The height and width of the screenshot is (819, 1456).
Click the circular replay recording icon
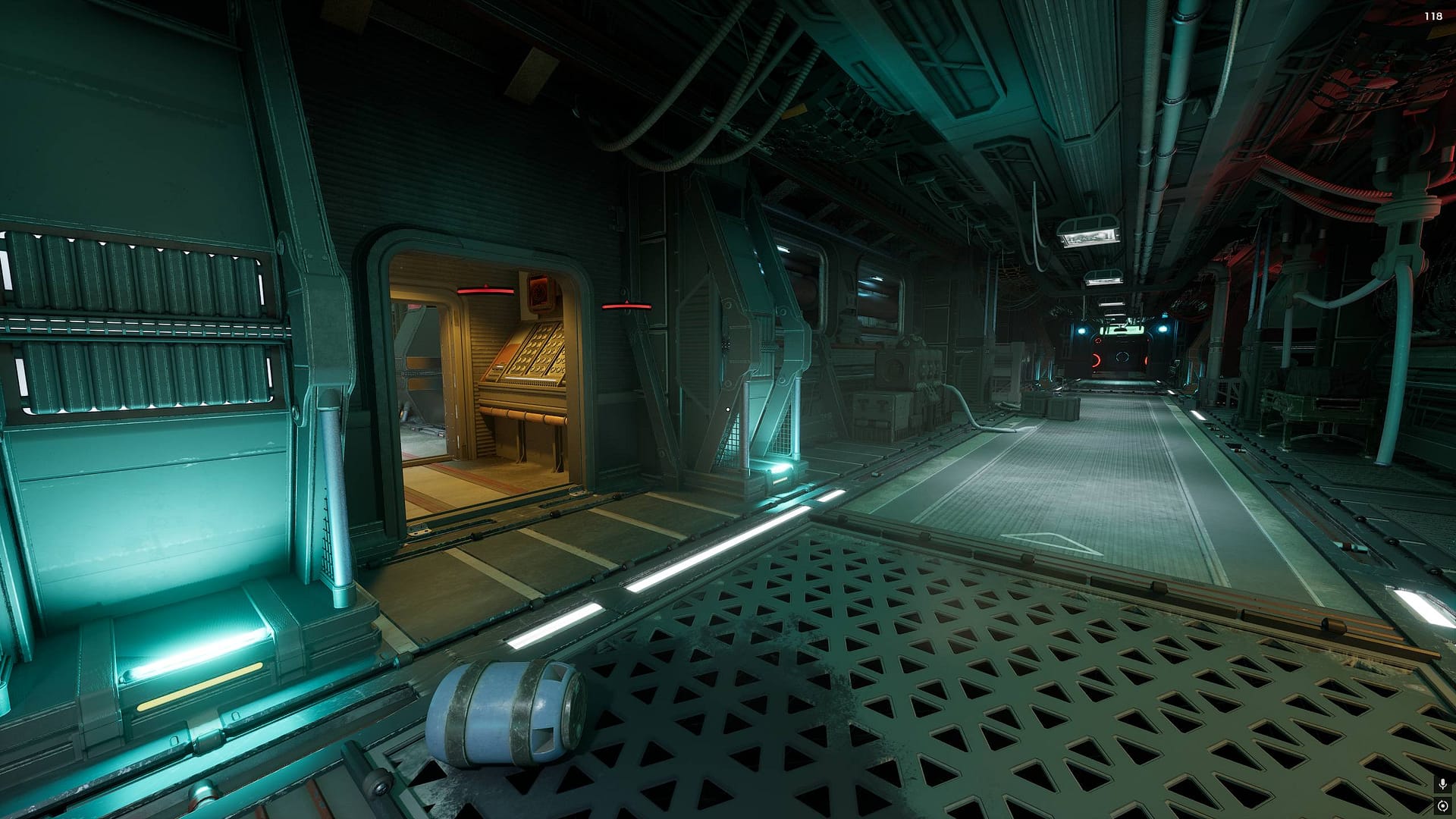(1442, 805)
